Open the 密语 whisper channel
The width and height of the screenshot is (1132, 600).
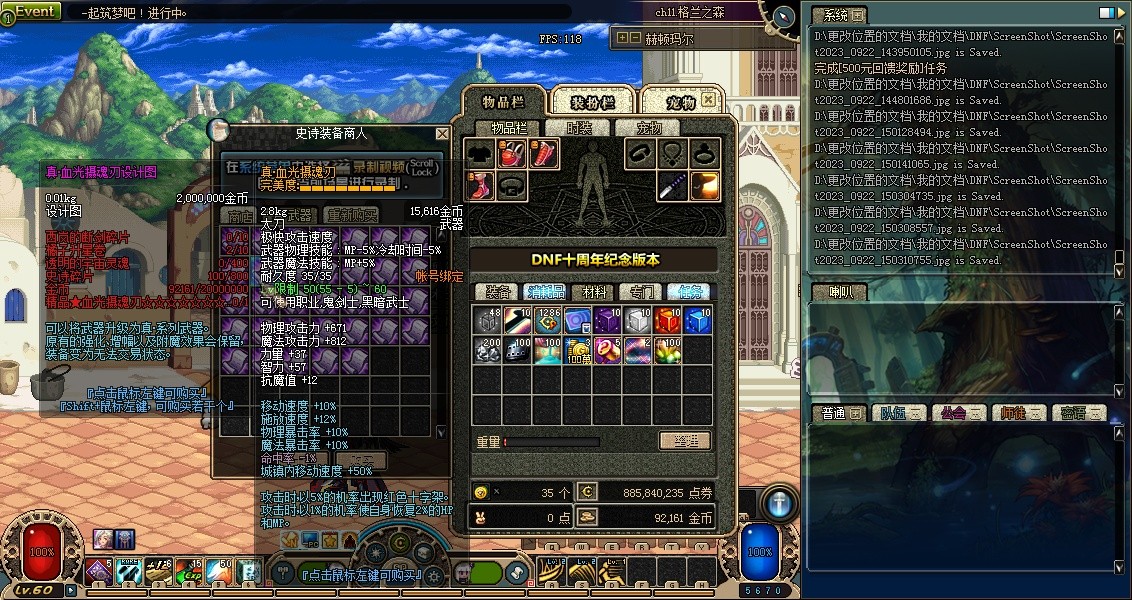1078,413
